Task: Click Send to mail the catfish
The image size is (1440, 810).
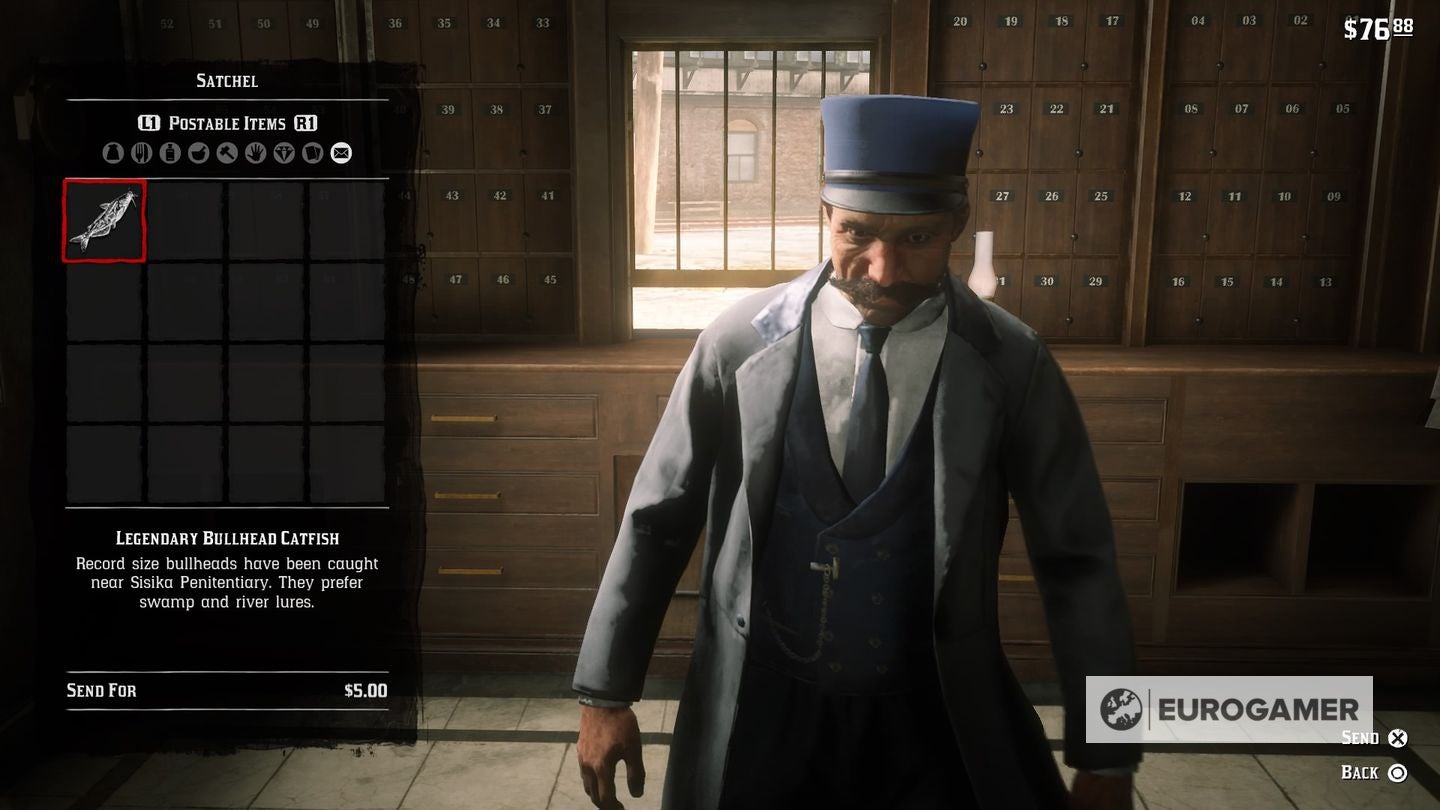Action: coord(1360,738)
